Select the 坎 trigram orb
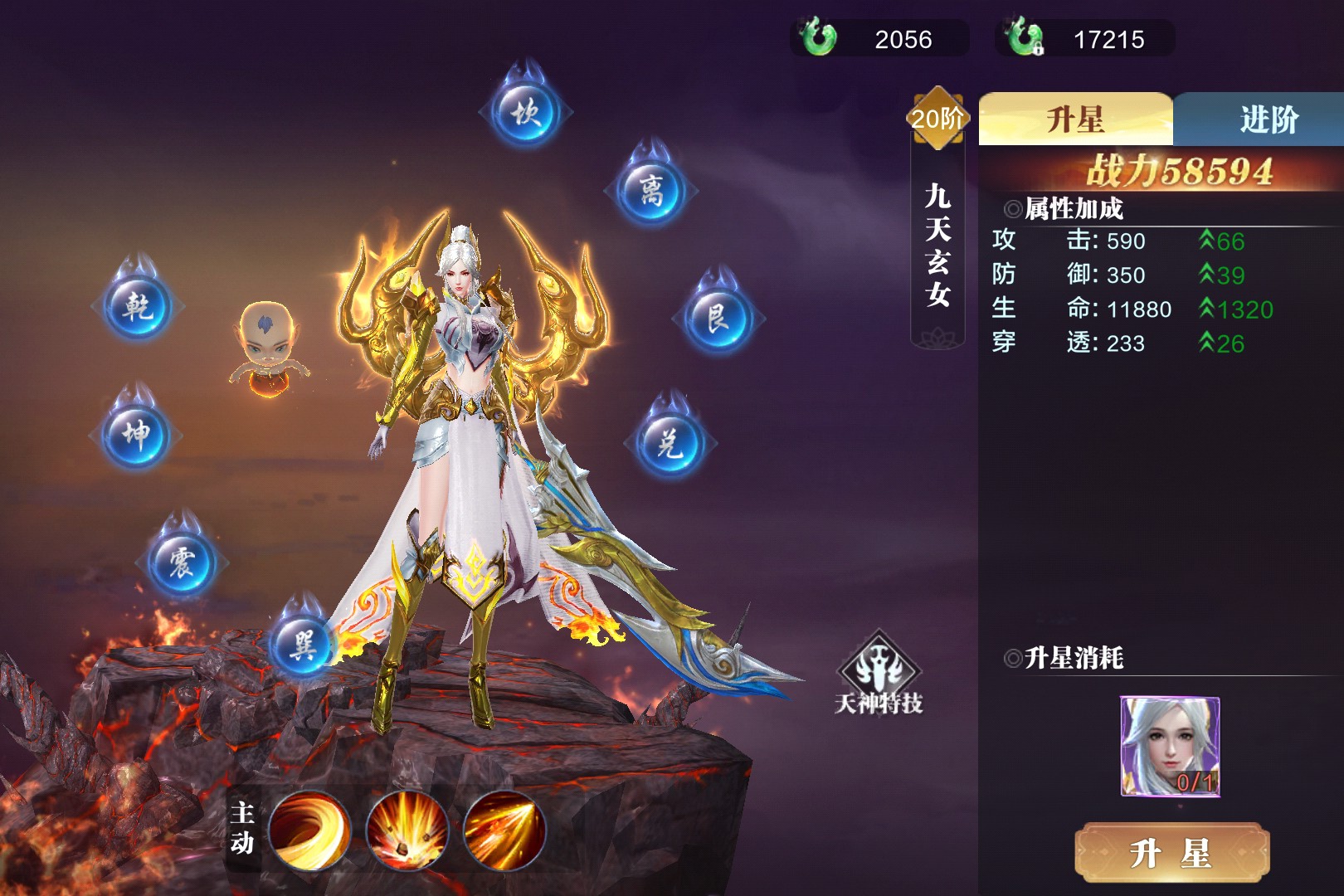The image size is (1344, 896). click(526, 111)
